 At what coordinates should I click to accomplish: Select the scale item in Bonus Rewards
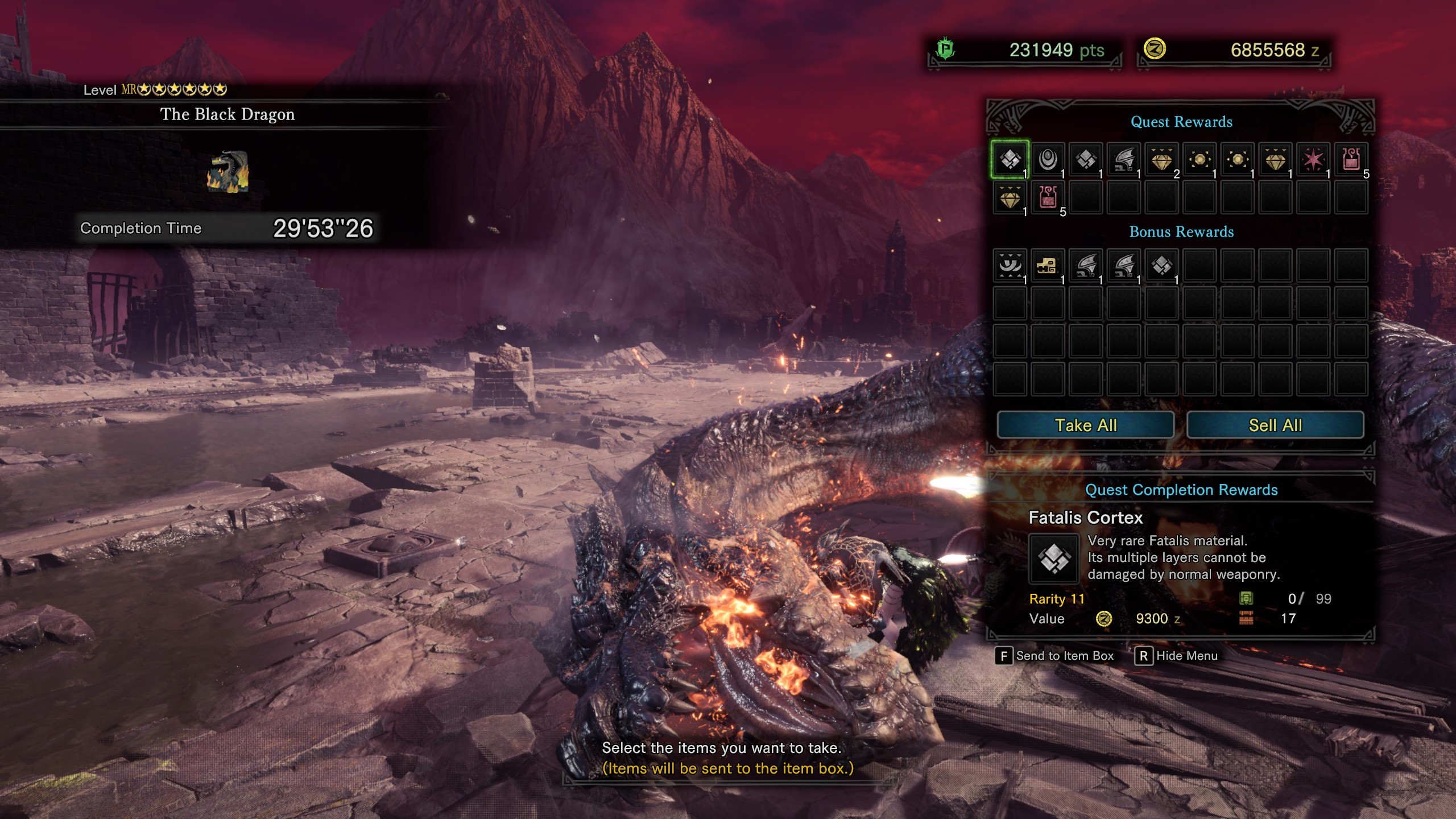[1161, 266]
